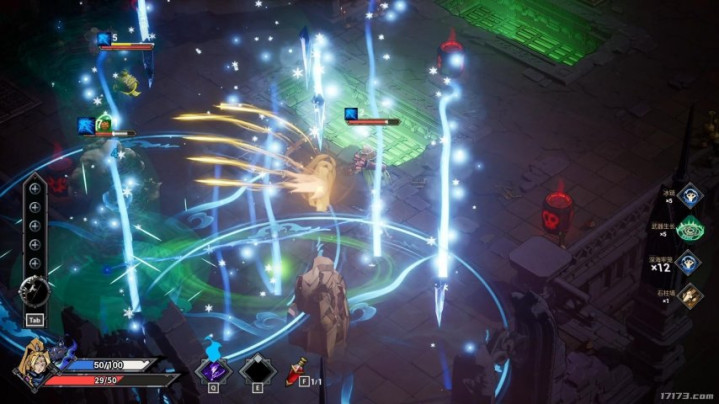Open the round character emblem panel

[35, 290]
